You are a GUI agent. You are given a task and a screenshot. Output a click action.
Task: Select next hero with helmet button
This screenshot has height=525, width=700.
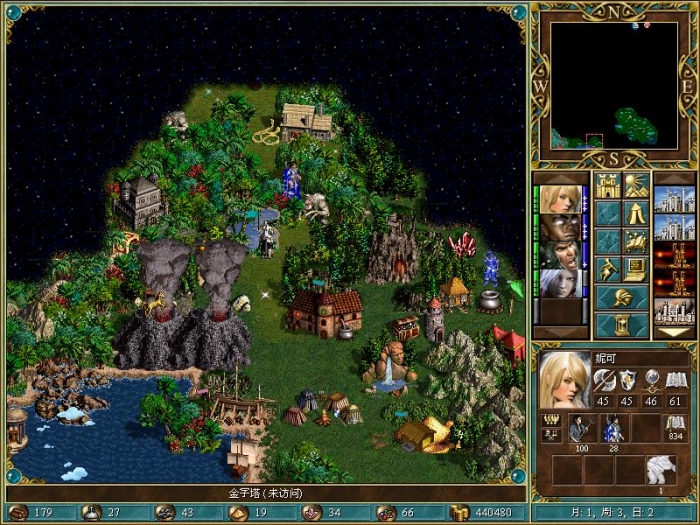[x=622, y=298]
